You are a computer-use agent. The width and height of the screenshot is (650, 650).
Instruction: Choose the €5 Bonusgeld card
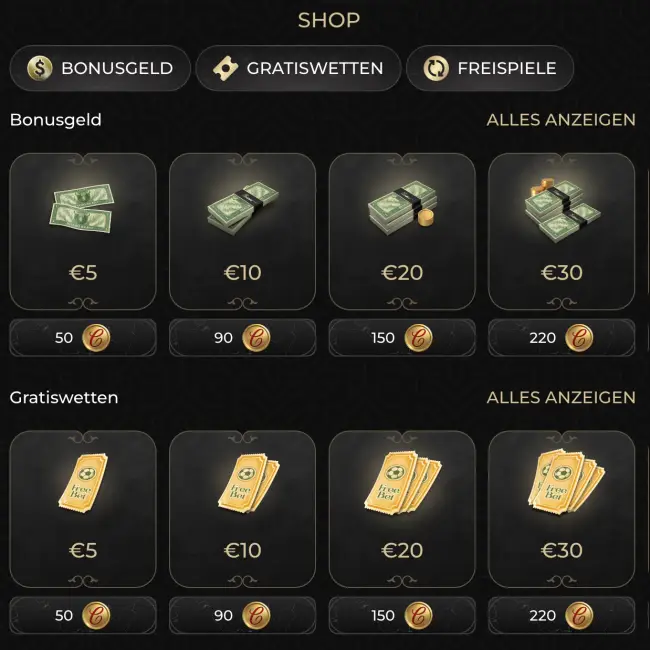coord(83,231)
